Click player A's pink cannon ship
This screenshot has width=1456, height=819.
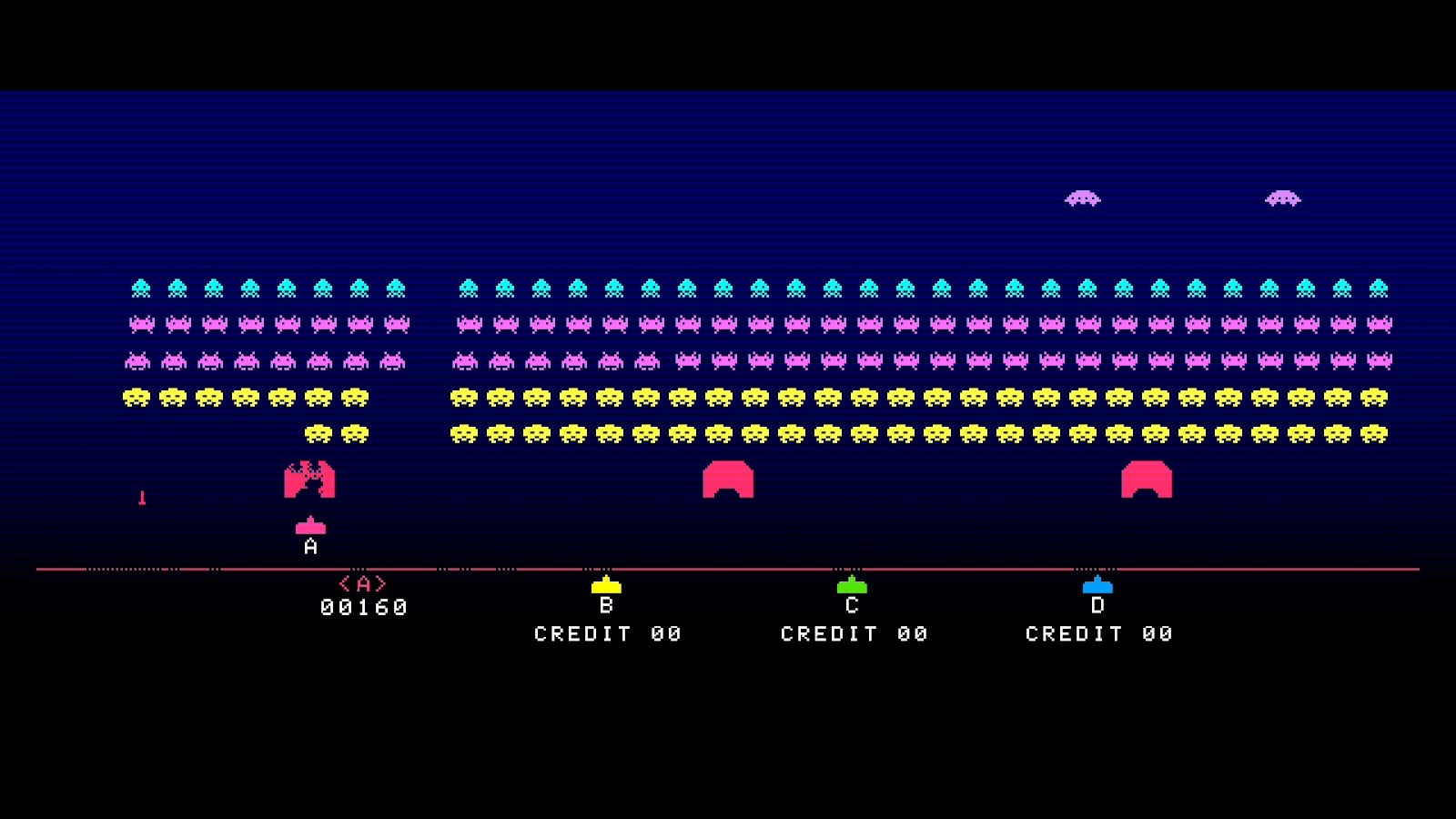pos(309,526)
